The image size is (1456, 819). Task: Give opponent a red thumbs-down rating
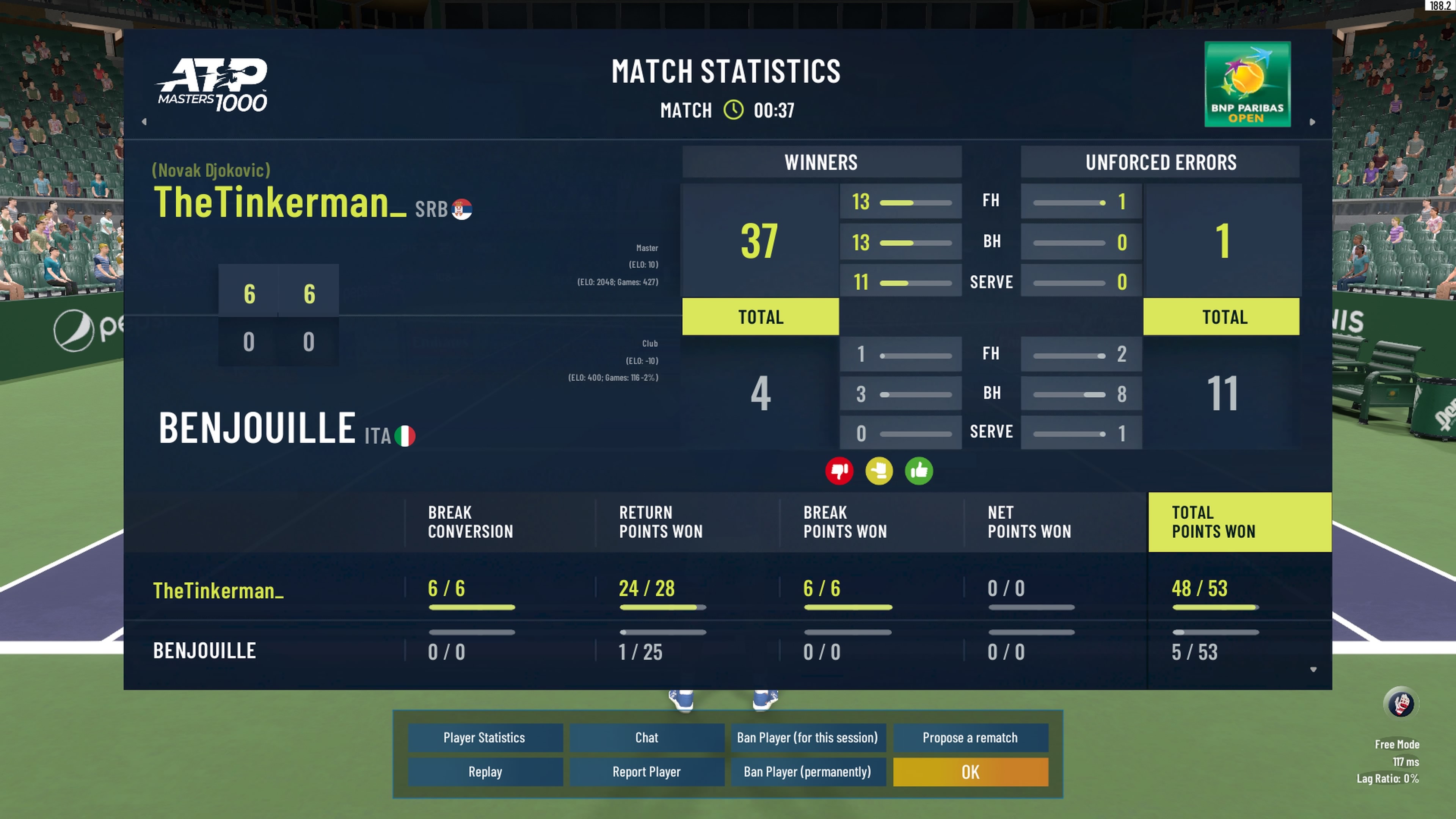tap(839, 471)
